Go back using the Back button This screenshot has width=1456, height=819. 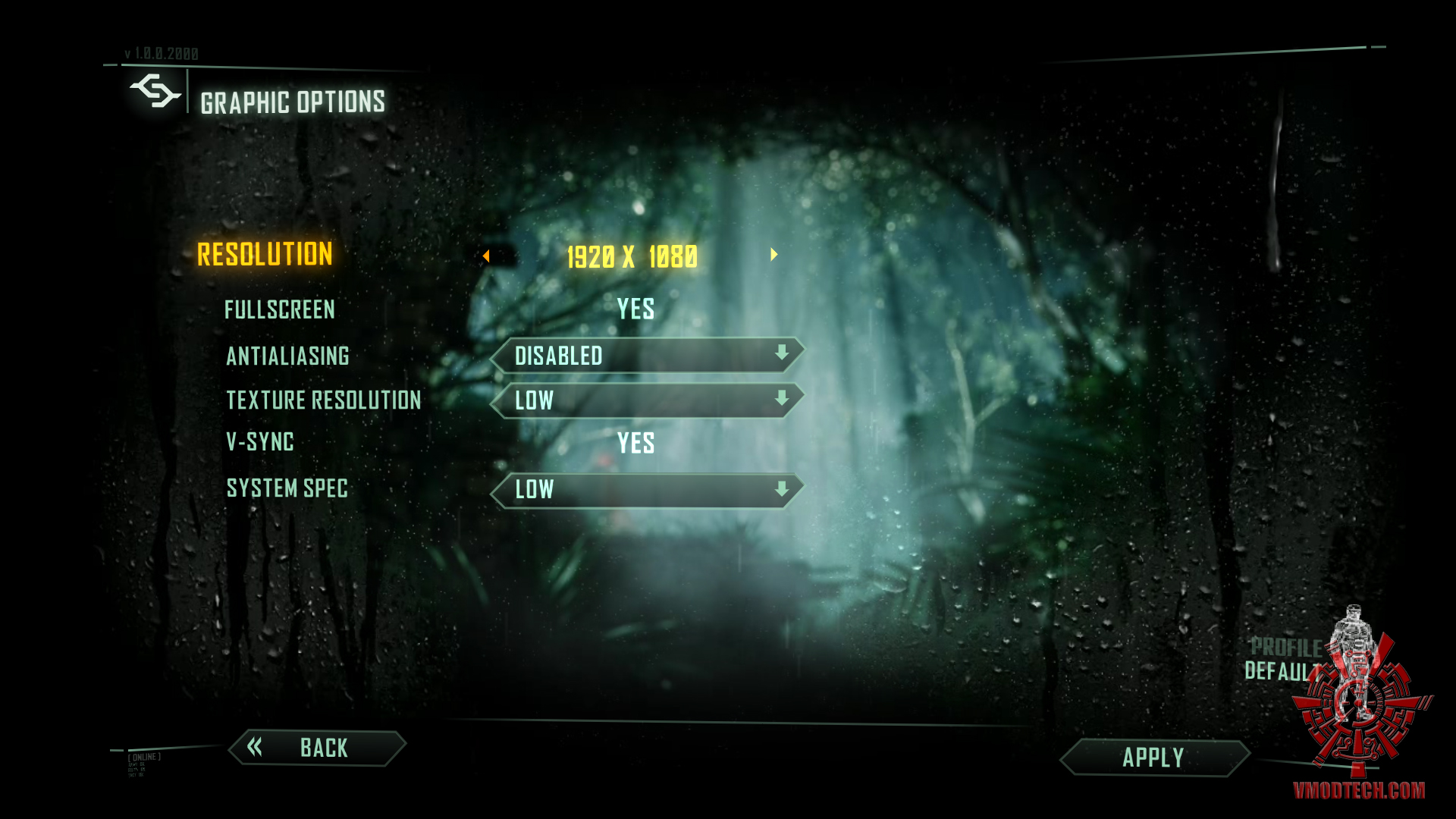pyautogui.click(x=318, y=748)
